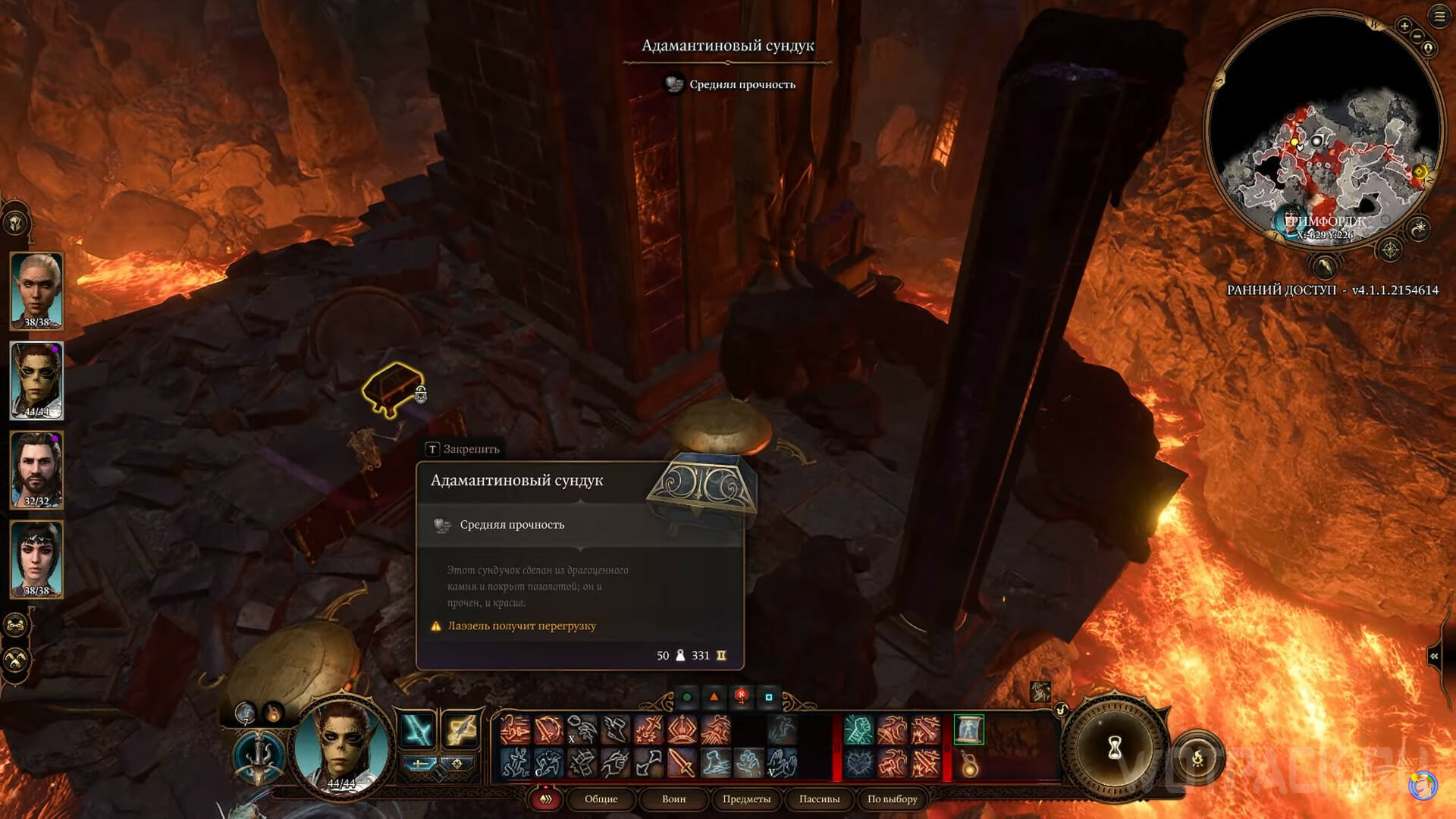Click the hourglass end turn button
Viewport: 1456px width, 819px height.
click(x=1114, y=748)
